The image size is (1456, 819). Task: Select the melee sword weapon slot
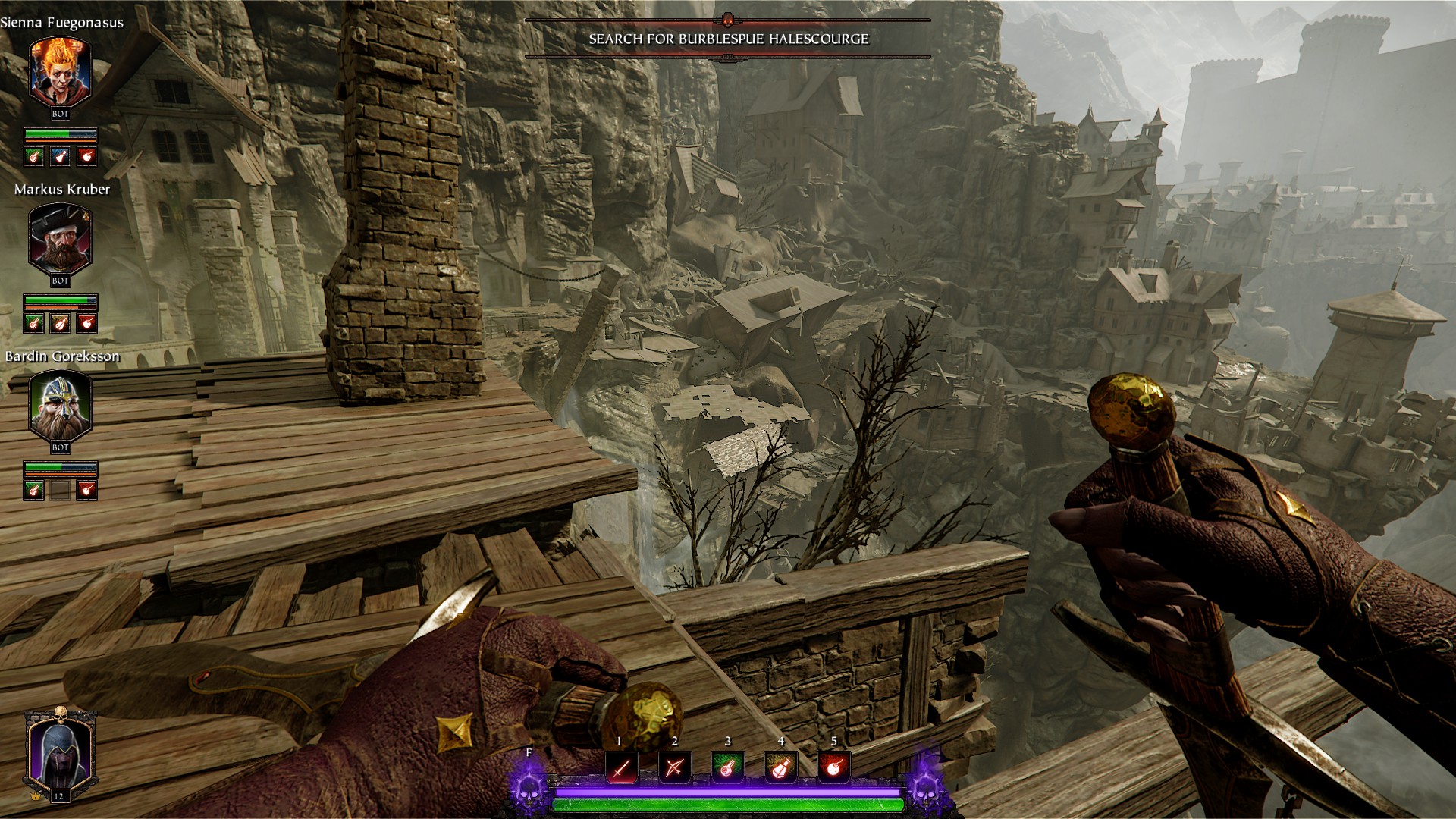click(x=621, y=768)
